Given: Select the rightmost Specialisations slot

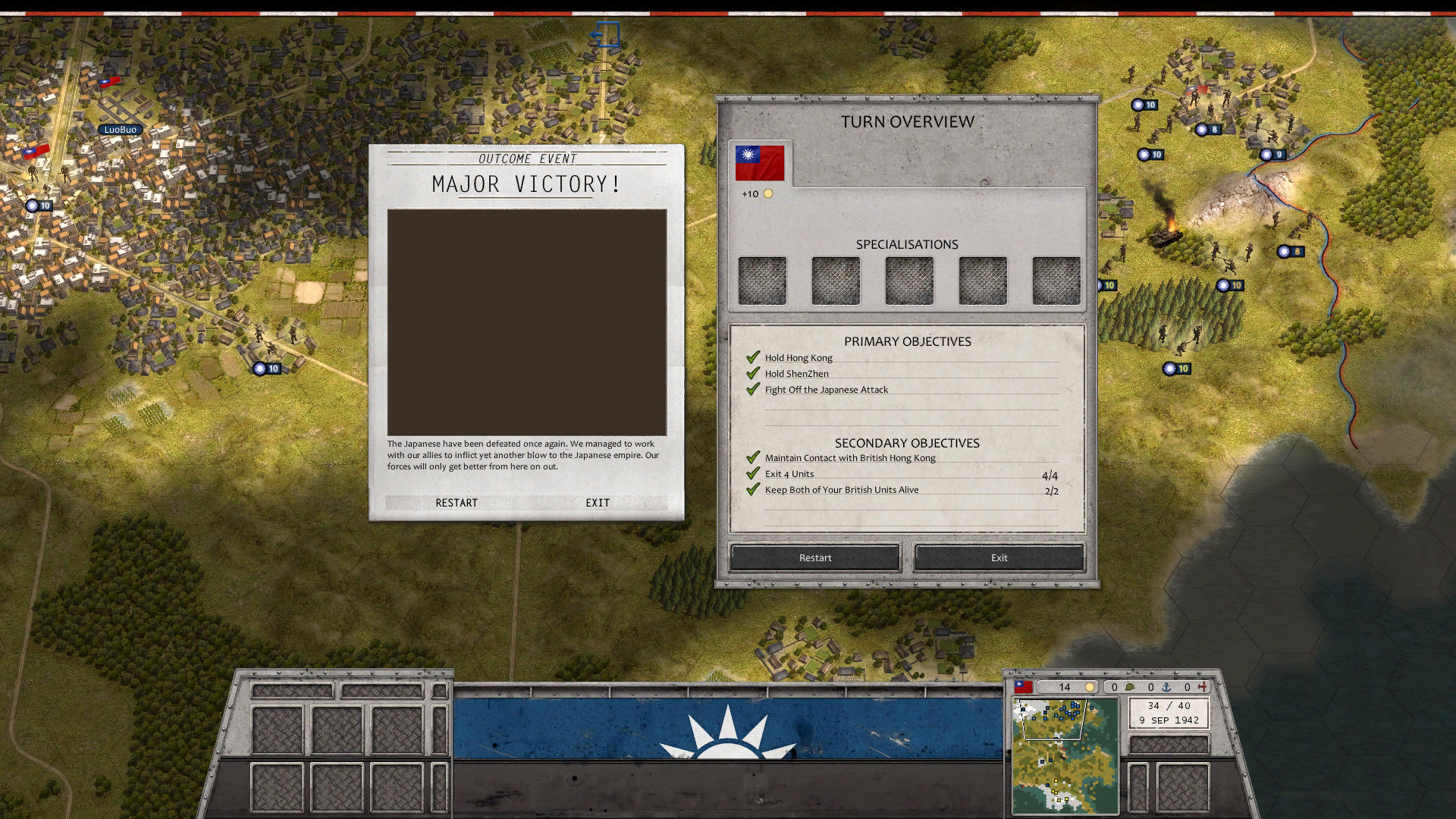Looking at the screenshot, I should pyautogui.click(x=1056, y=280).
